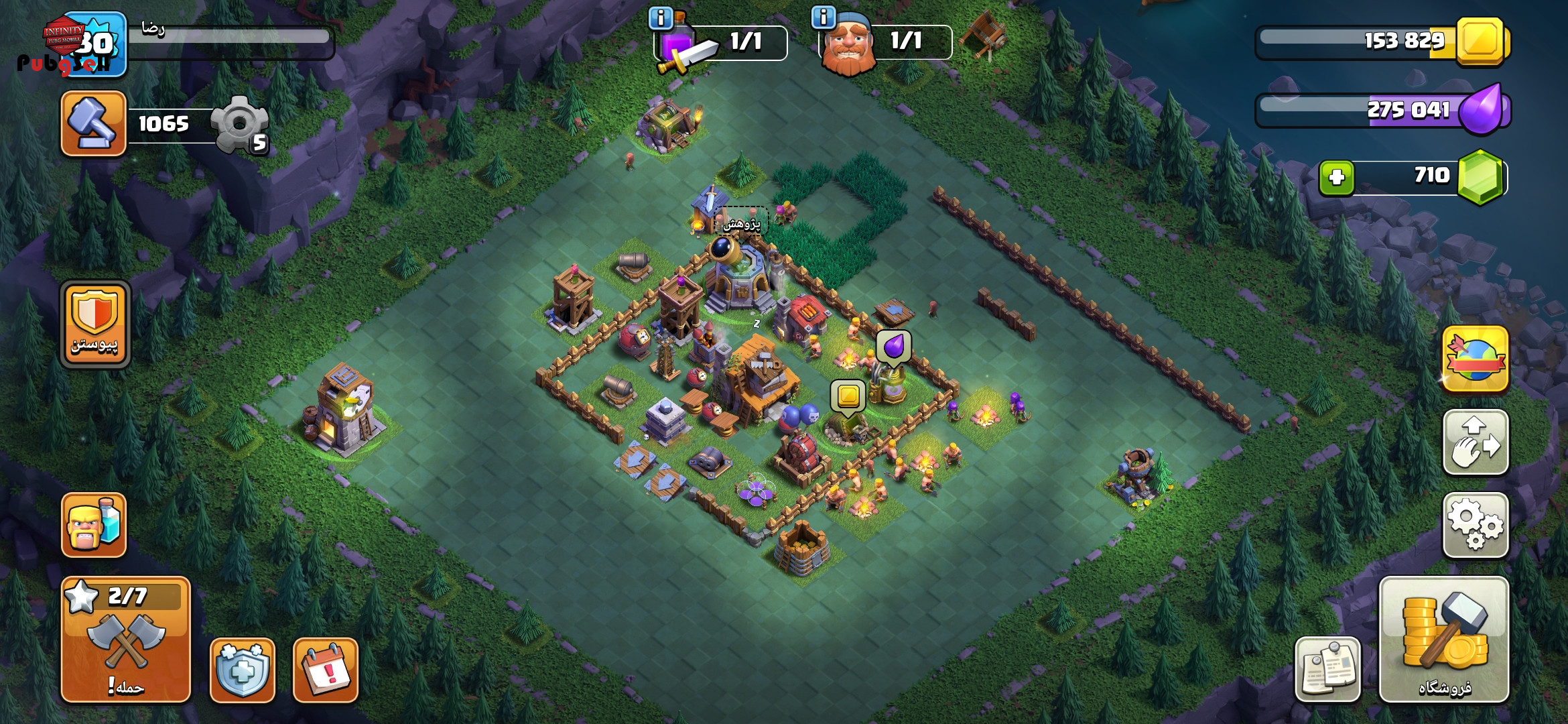Open the builder trophies hammer icon
Viewport: 1568px width, 724px height.
pos(94,123)
